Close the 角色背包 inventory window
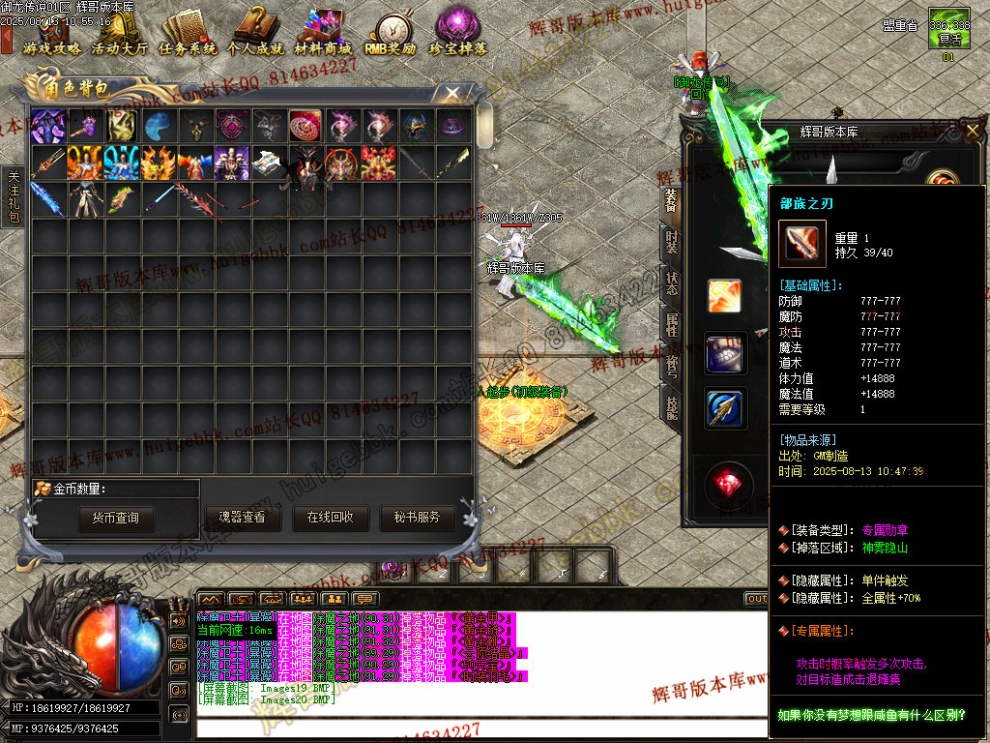Image resolution: width=990 pixels, height=743 pixels. 453,94
